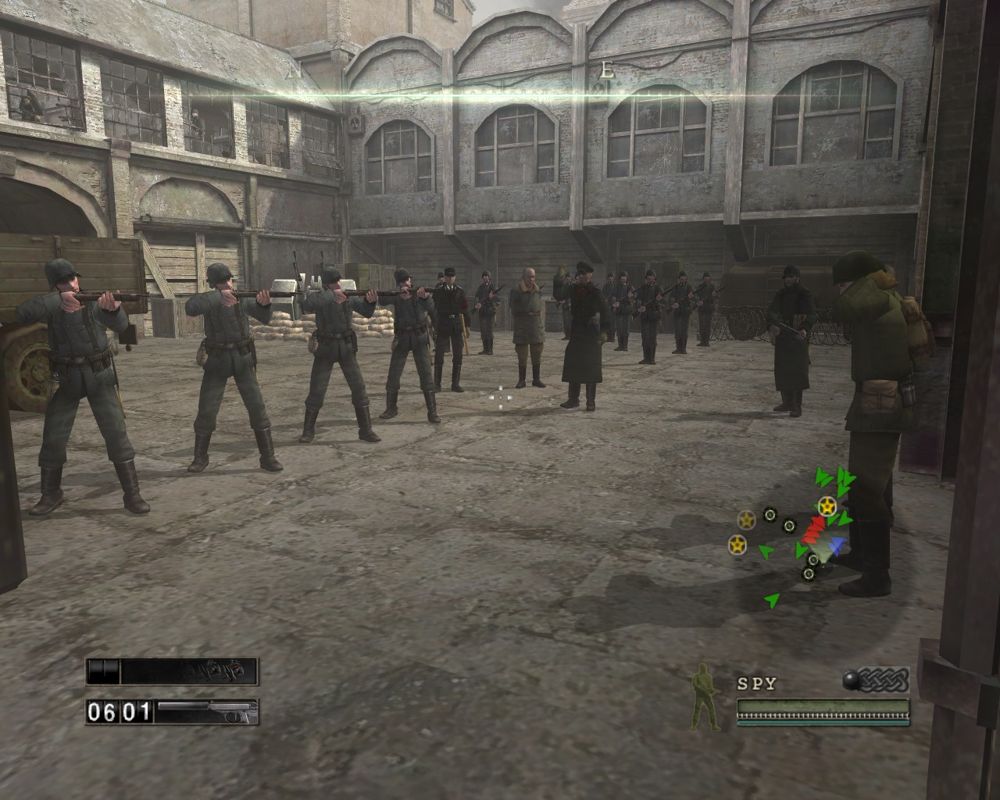Image resolution: width=1000 pixels, height=800 pixels.
Task: Click the green Spy soldier silhouette icon
Action: [705, 696]
